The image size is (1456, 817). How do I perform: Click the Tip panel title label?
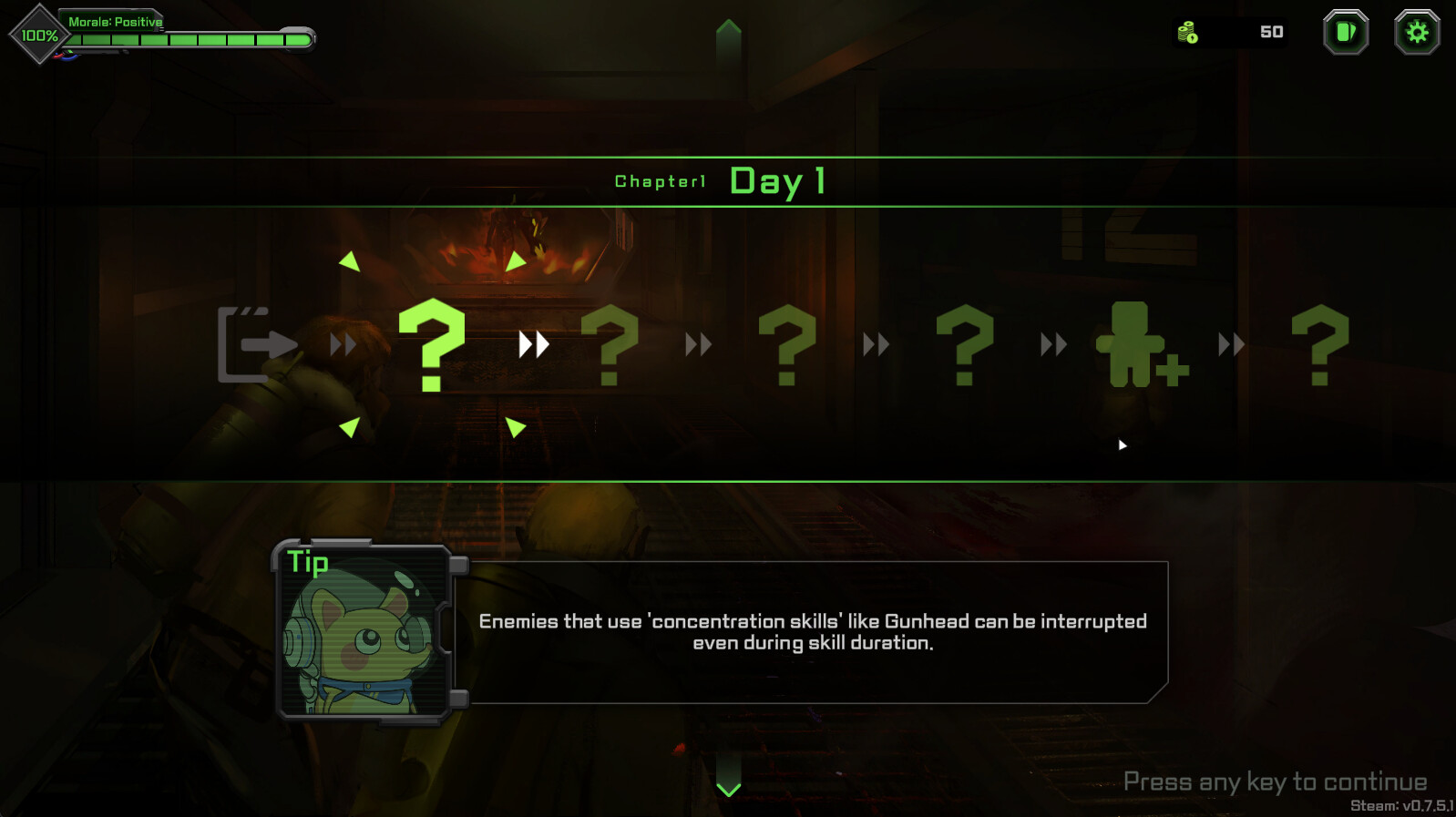pos(309,563)
